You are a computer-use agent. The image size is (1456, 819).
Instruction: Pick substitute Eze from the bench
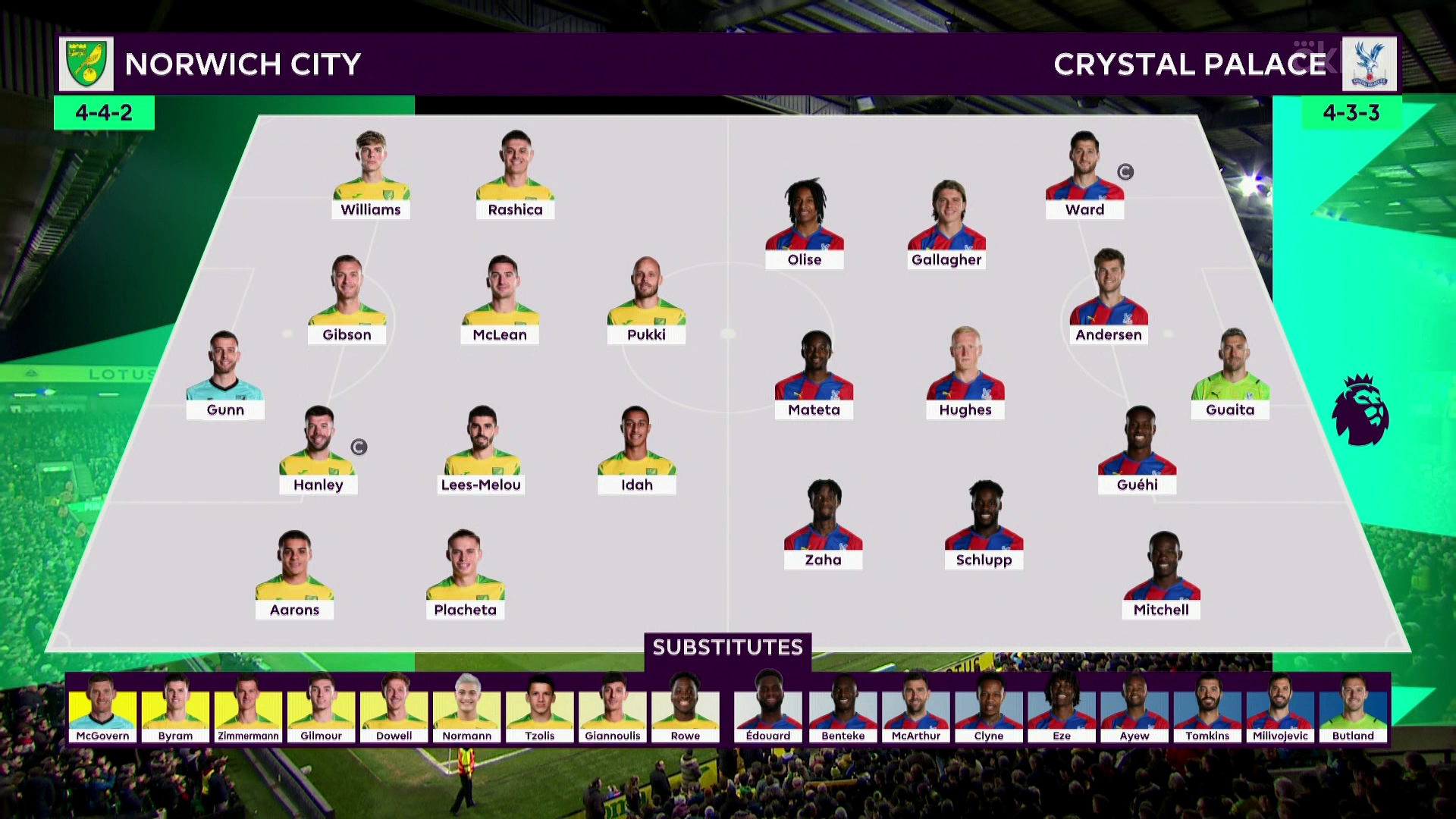1062,708
